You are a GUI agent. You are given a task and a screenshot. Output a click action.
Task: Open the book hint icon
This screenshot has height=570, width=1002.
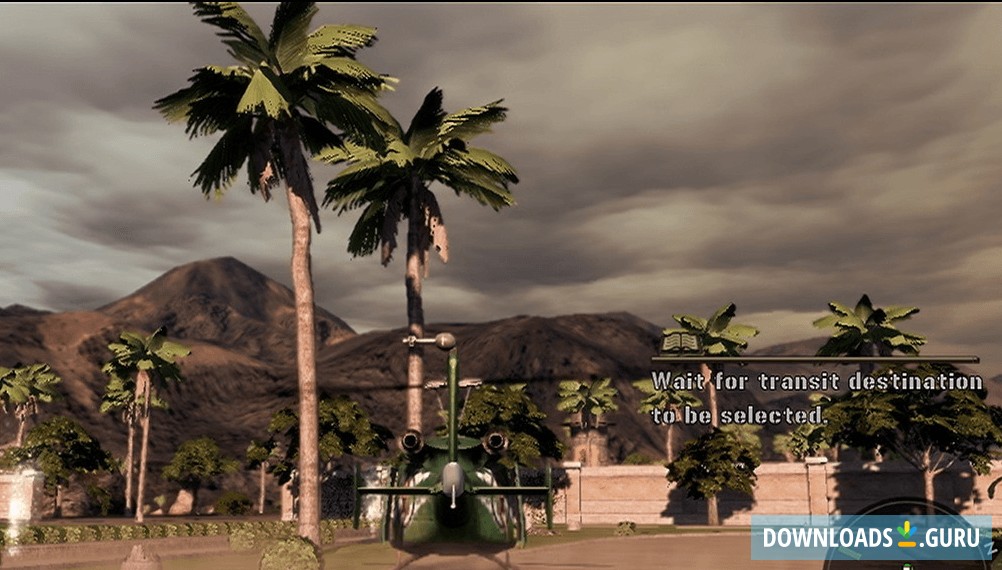click(x=679, y=344)
